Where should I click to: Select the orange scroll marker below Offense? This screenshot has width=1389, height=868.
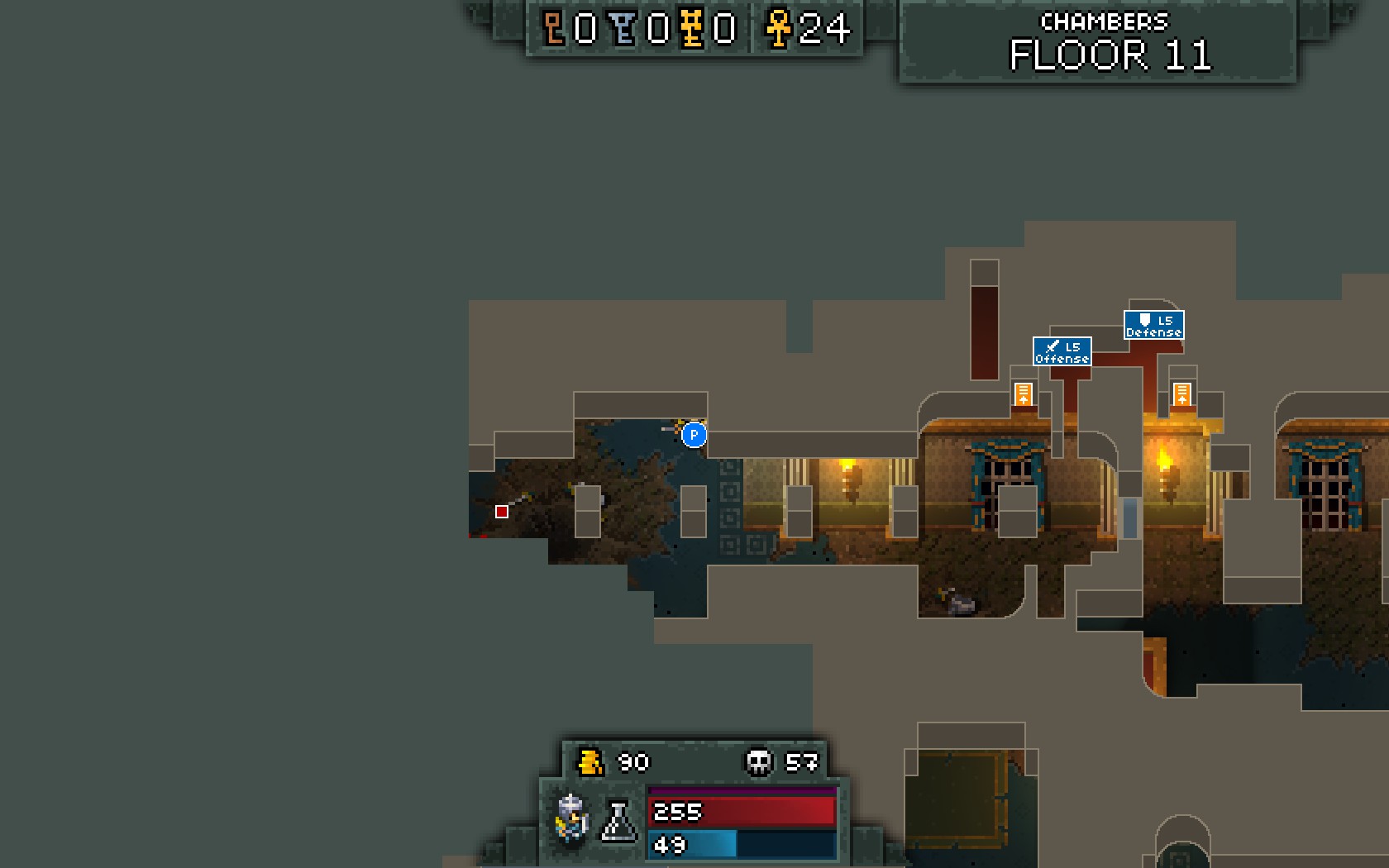point(1023,393)
